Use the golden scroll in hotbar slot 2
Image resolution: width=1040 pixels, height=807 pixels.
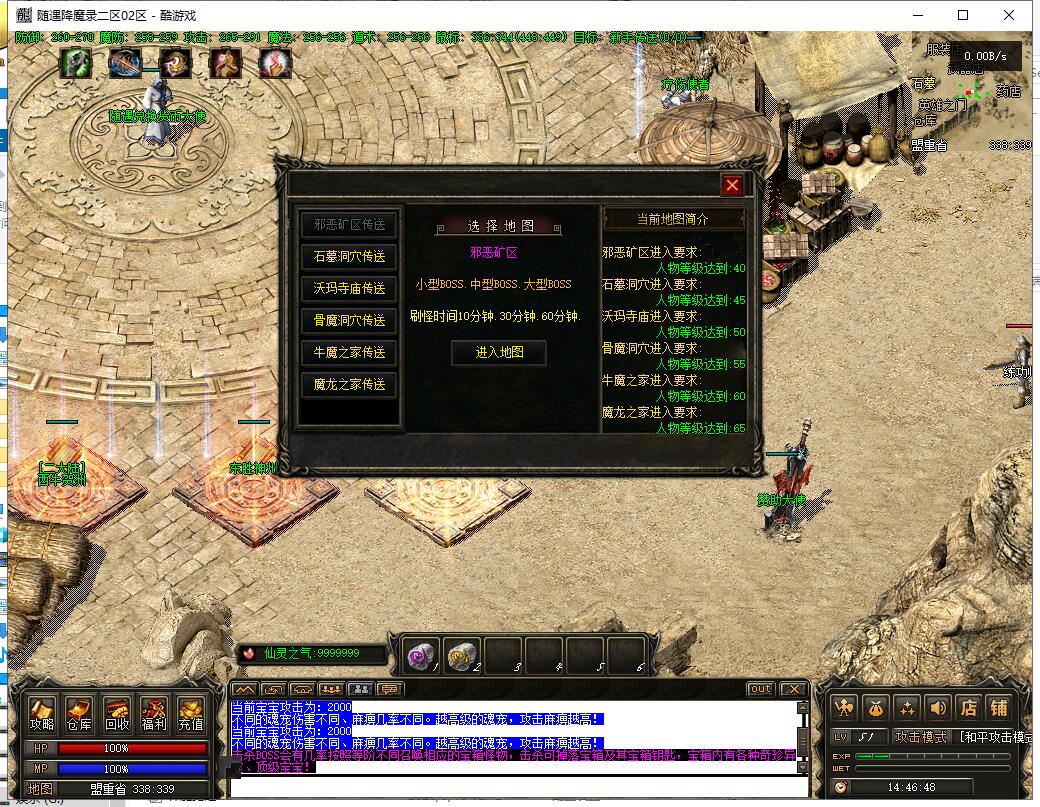(x=462, y=655)
